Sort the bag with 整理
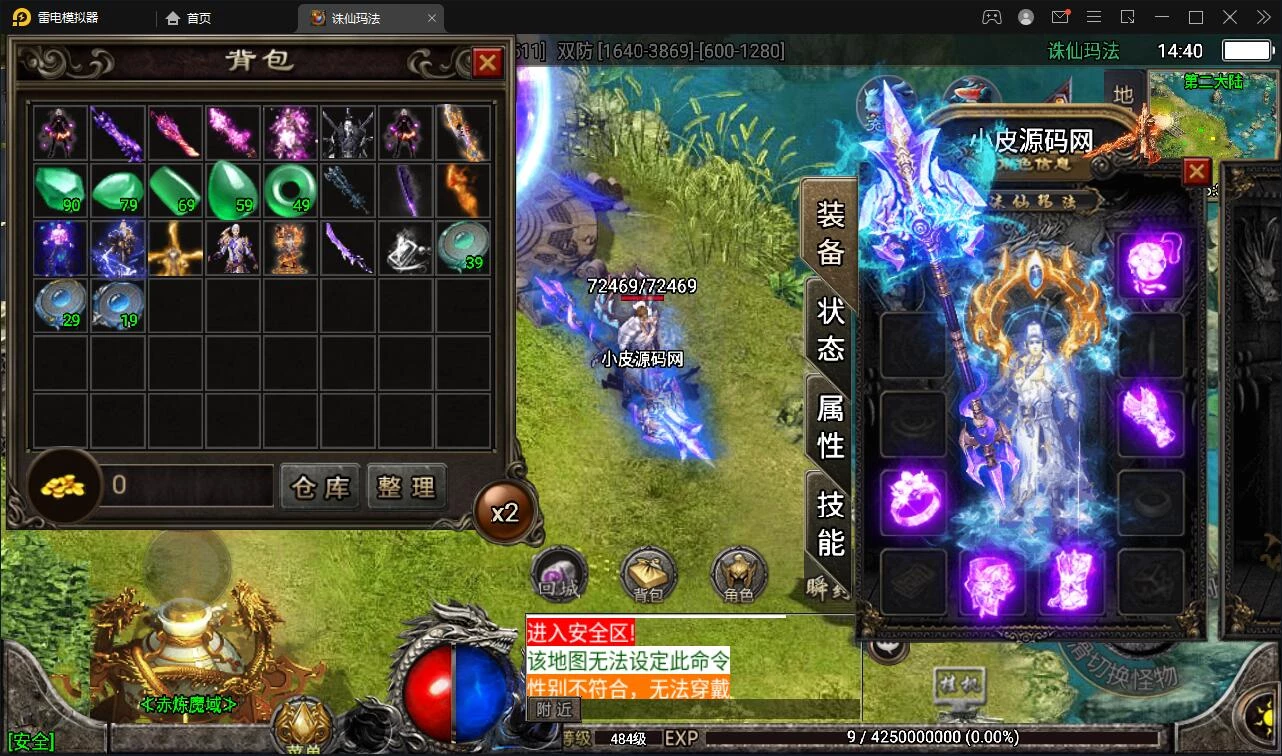 tap(406, 487)
